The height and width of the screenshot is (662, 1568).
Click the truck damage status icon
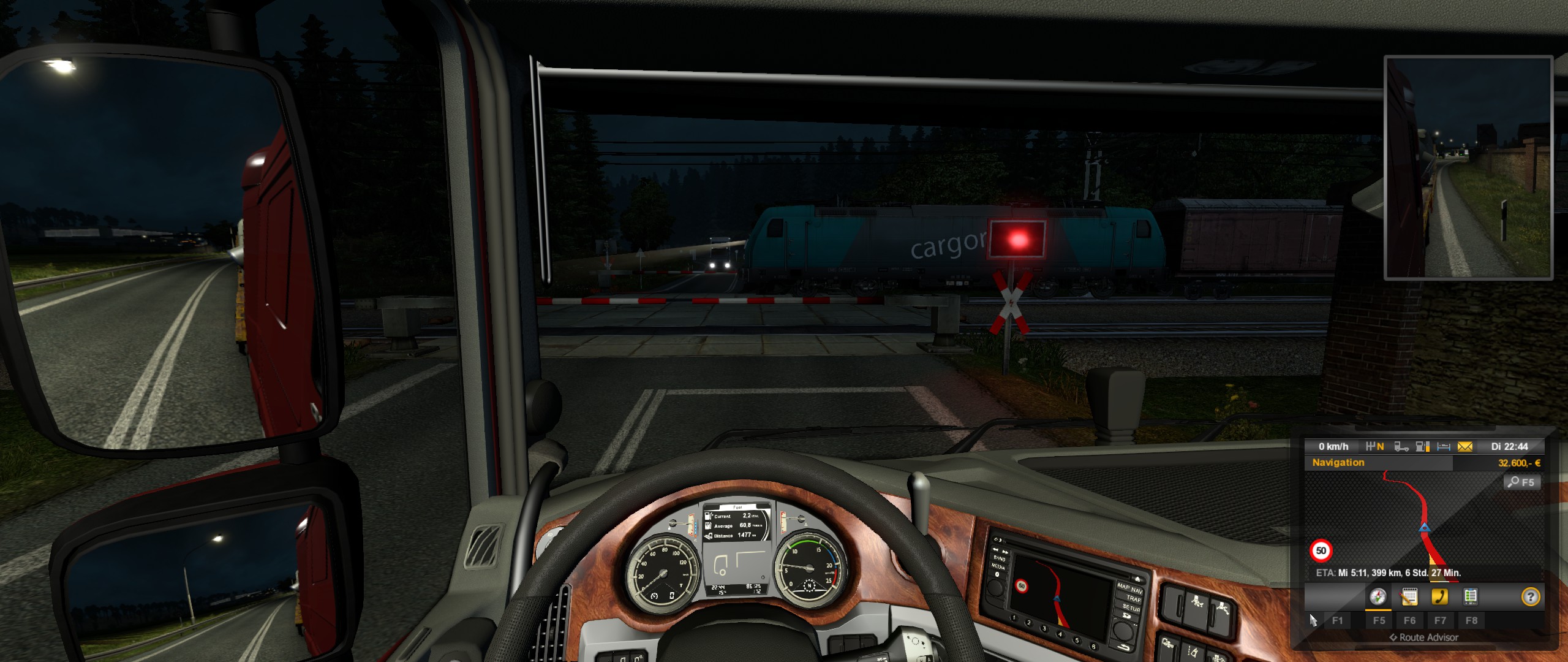click(x=1401, y=447)
